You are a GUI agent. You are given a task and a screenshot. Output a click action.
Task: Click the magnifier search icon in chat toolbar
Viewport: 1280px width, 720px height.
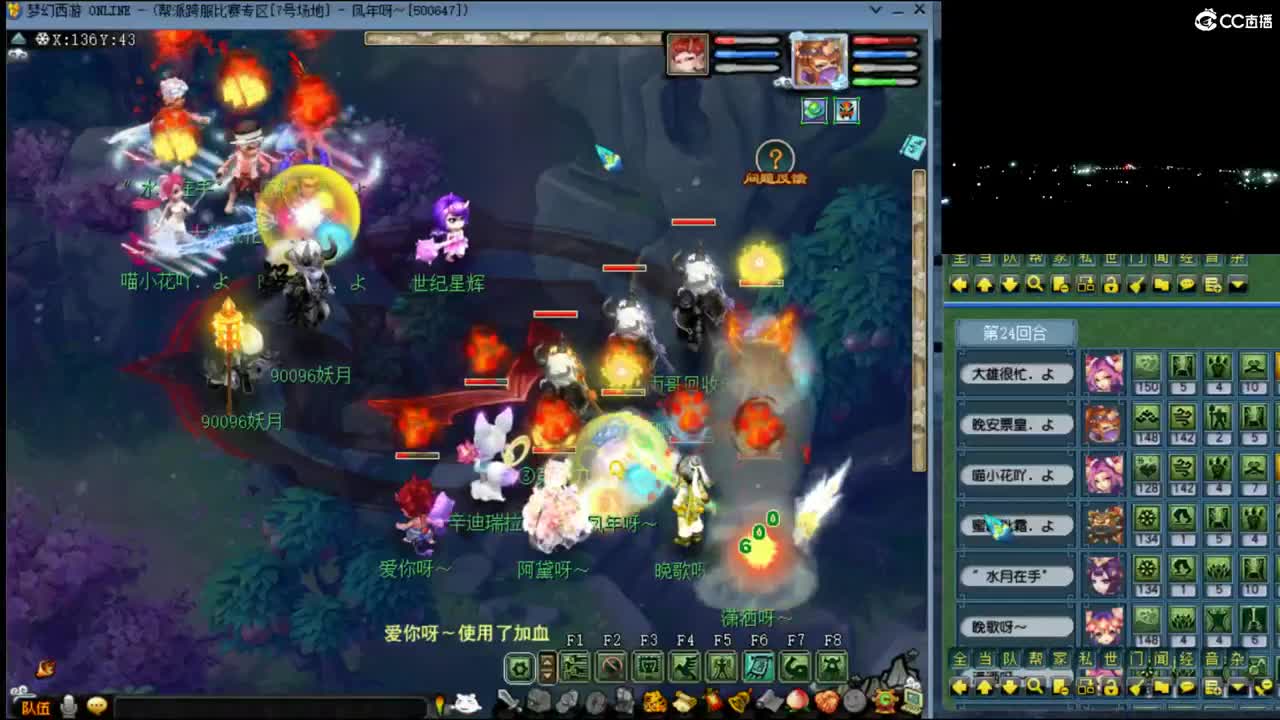pos(1035,687)
